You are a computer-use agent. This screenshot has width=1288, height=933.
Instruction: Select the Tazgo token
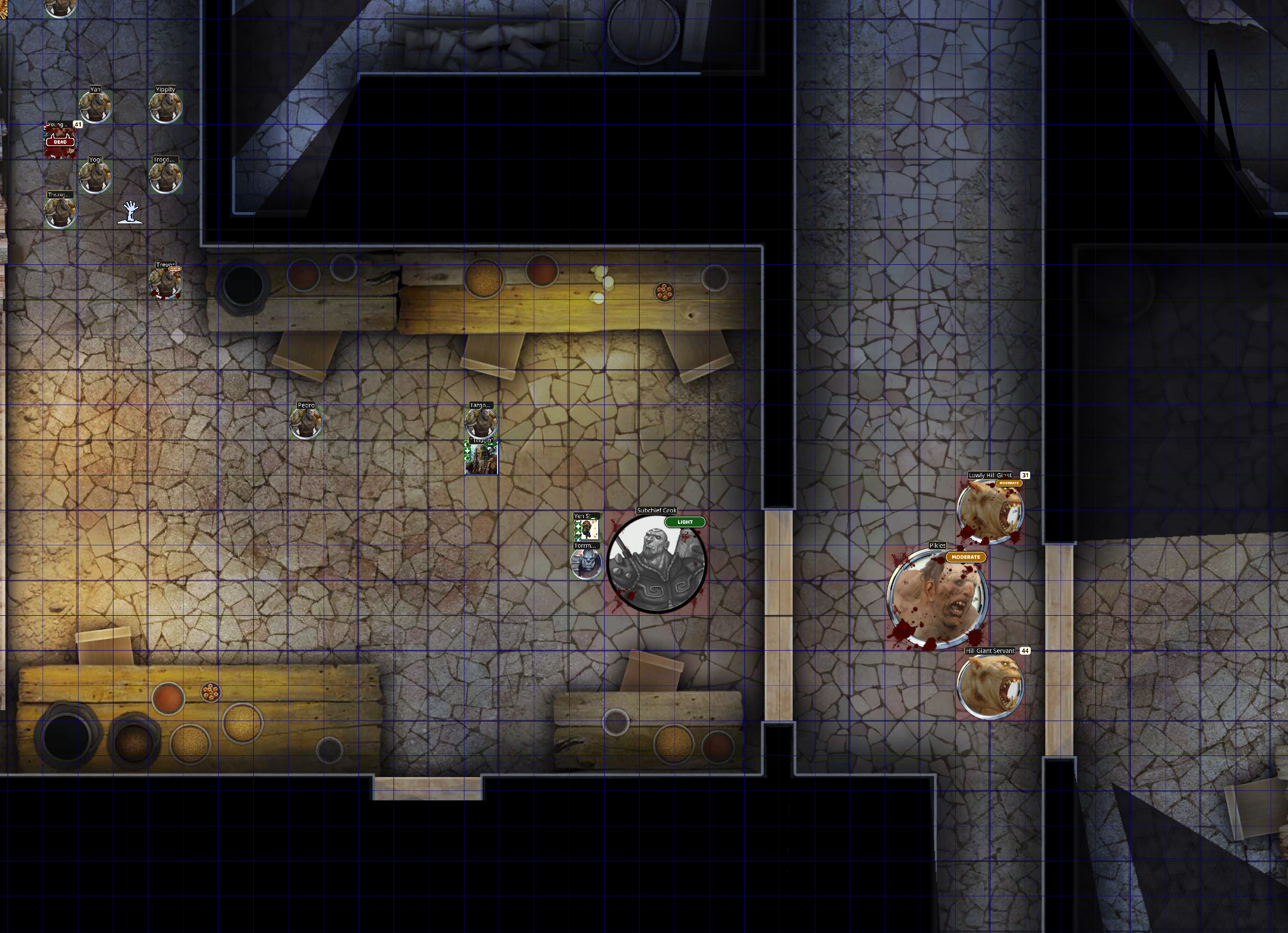(x=481, y=422)
